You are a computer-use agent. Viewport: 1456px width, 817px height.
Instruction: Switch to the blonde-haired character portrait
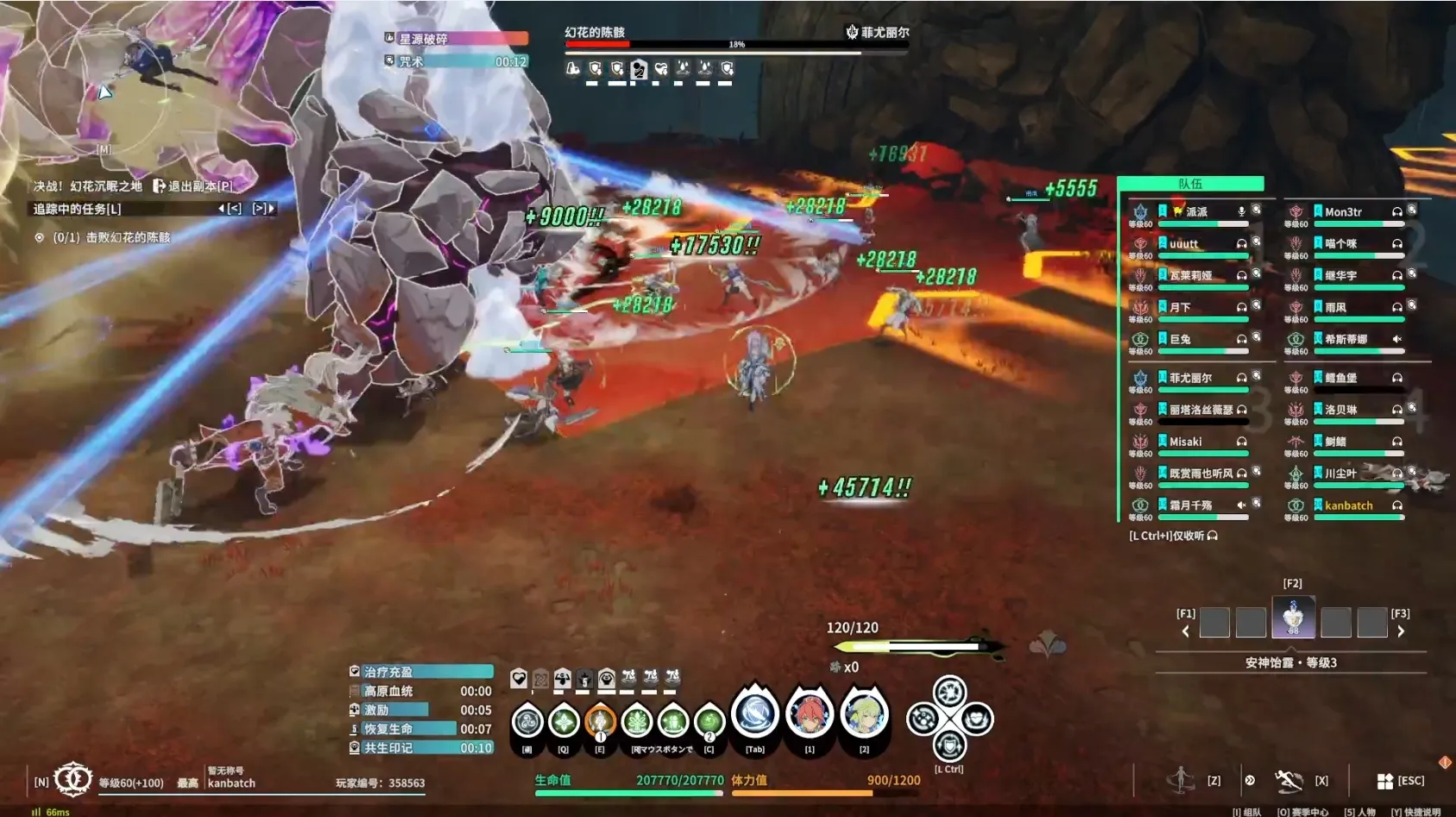[864, 715]
